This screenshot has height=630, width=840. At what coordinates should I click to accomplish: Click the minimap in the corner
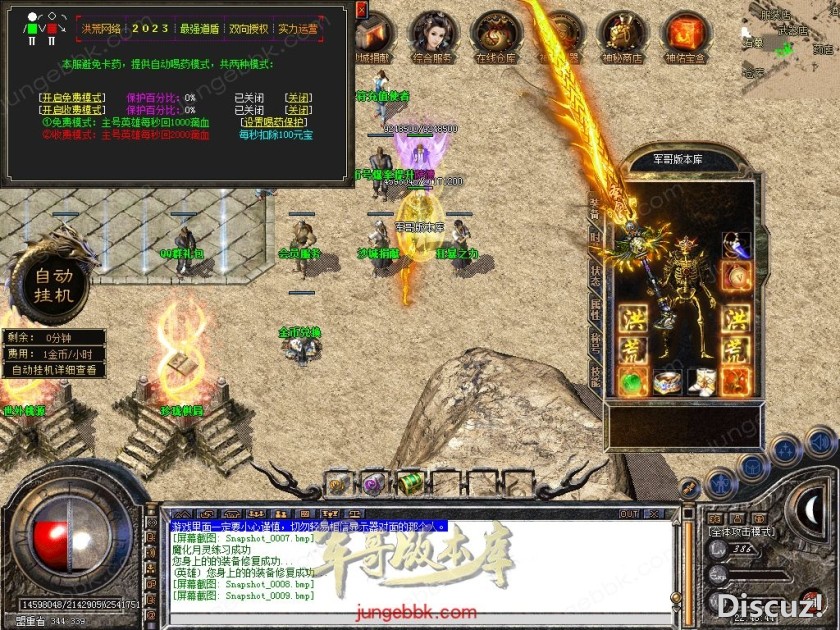[x=789, y=40]
